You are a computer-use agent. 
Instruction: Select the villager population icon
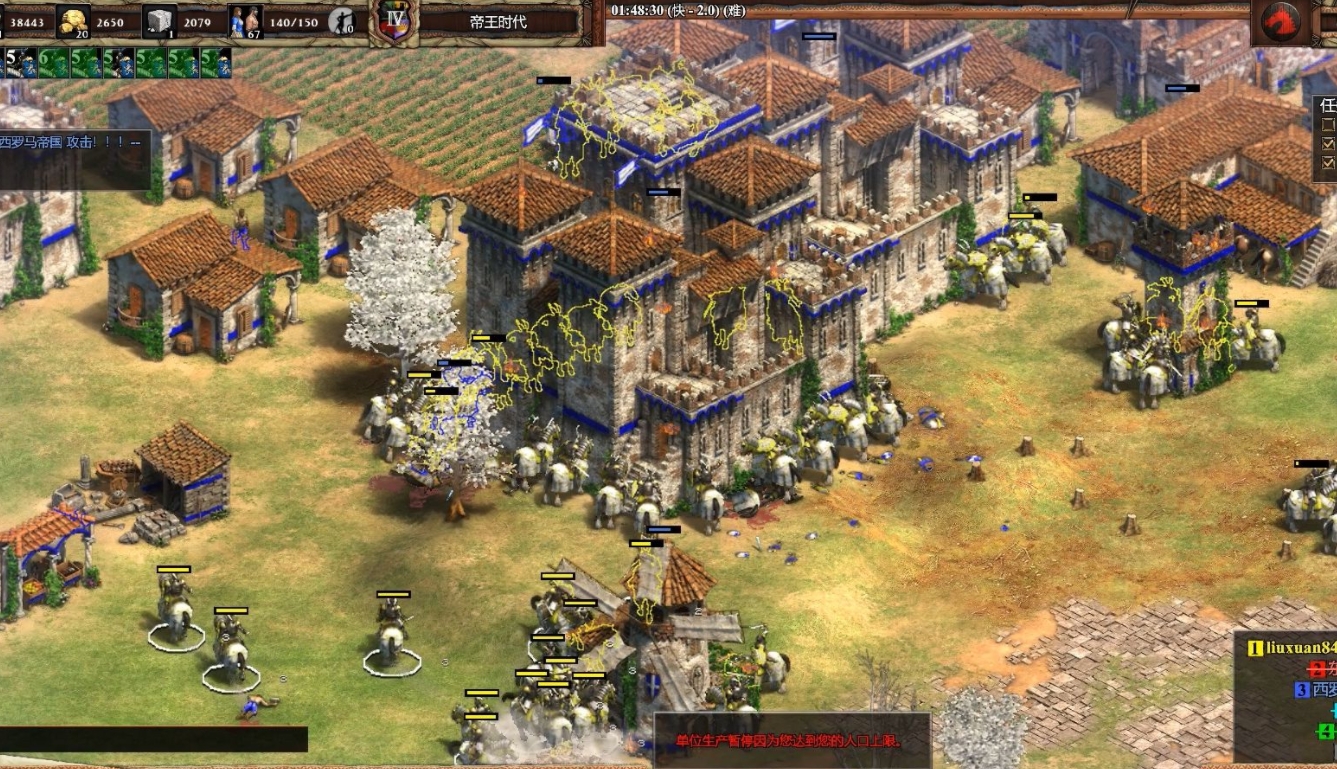point(244,21)
